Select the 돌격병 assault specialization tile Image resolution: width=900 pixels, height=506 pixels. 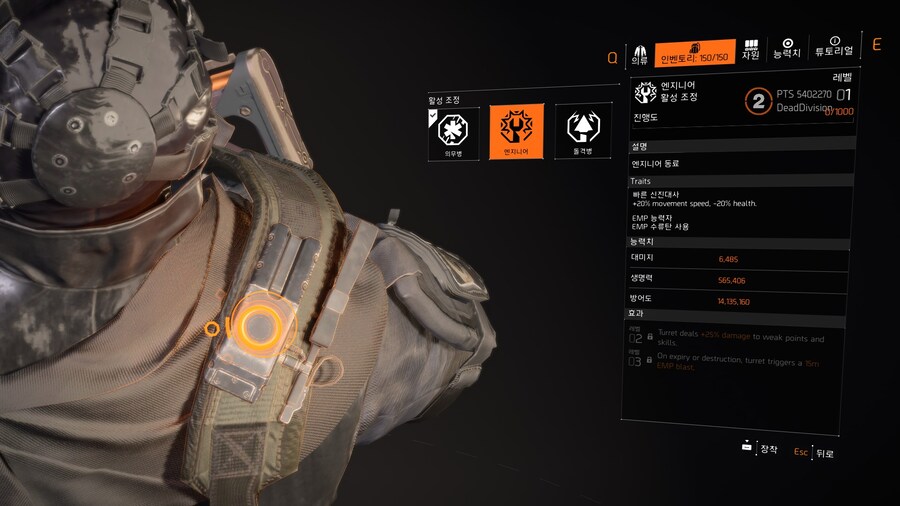[581, 132]
